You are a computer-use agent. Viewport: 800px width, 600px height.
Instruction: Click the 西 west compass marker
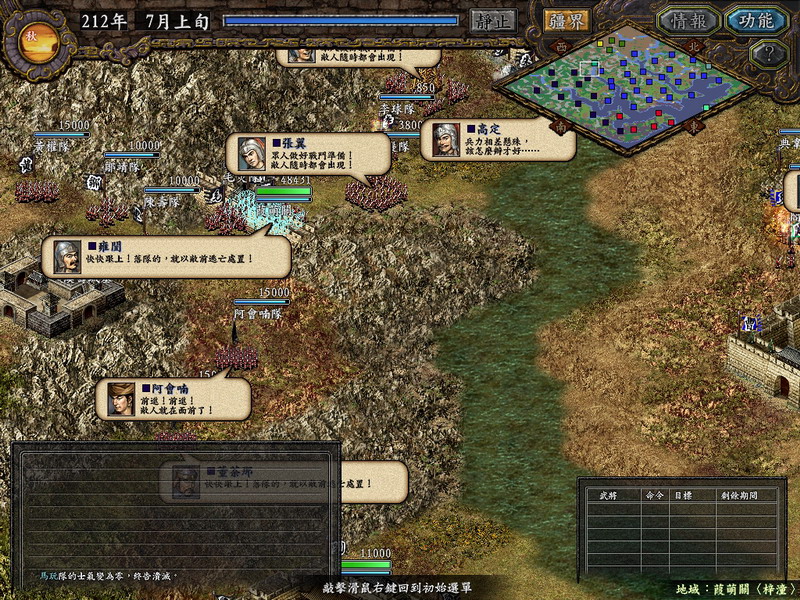coord(561,46)
